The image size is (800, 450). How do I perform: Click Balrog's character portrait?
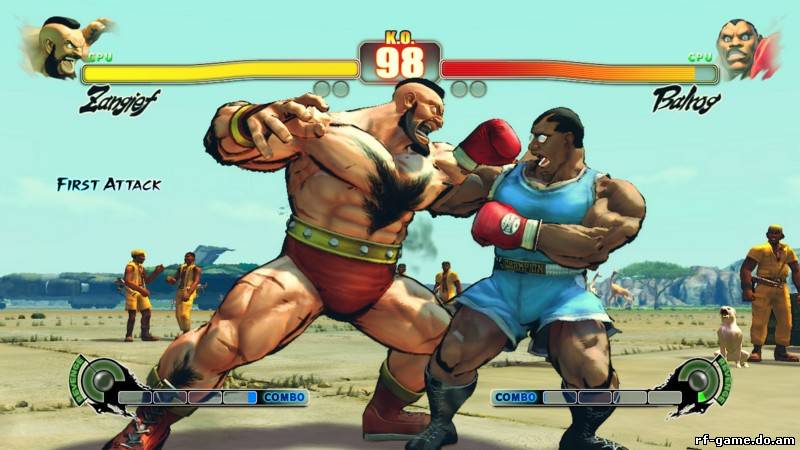(x=745, y=49)
